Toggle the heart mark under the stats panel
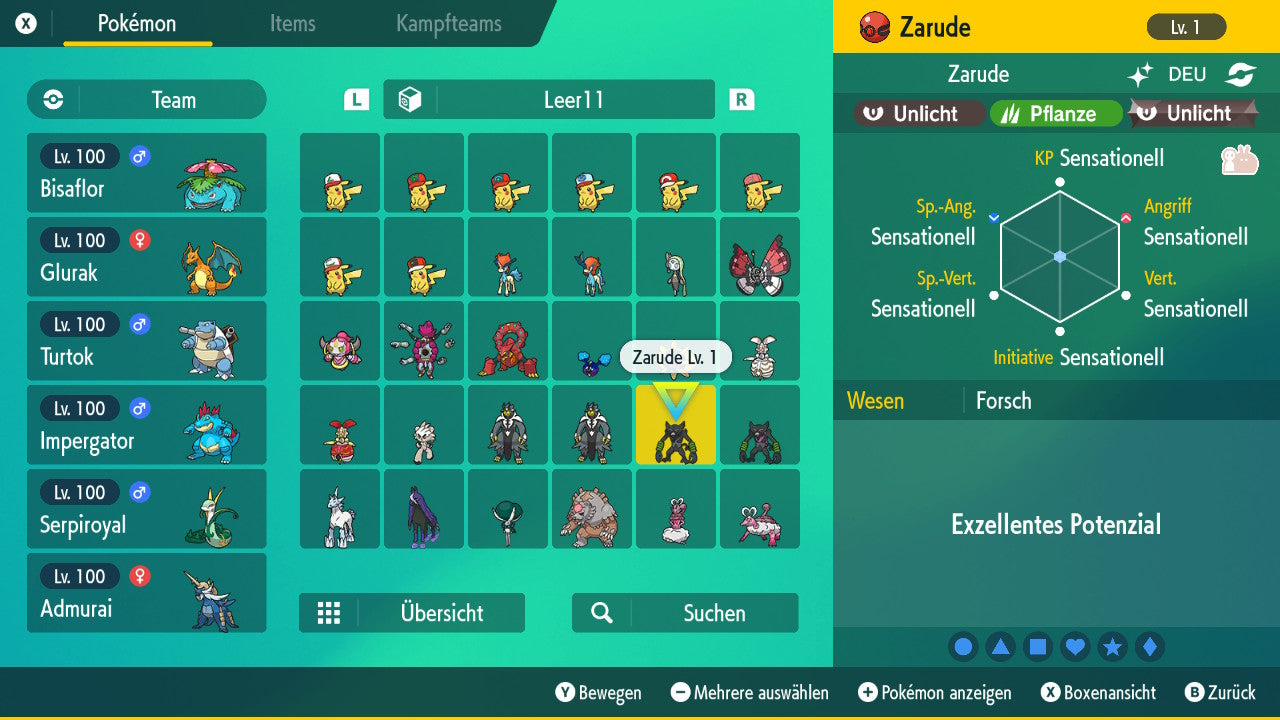 point(1075,646)
